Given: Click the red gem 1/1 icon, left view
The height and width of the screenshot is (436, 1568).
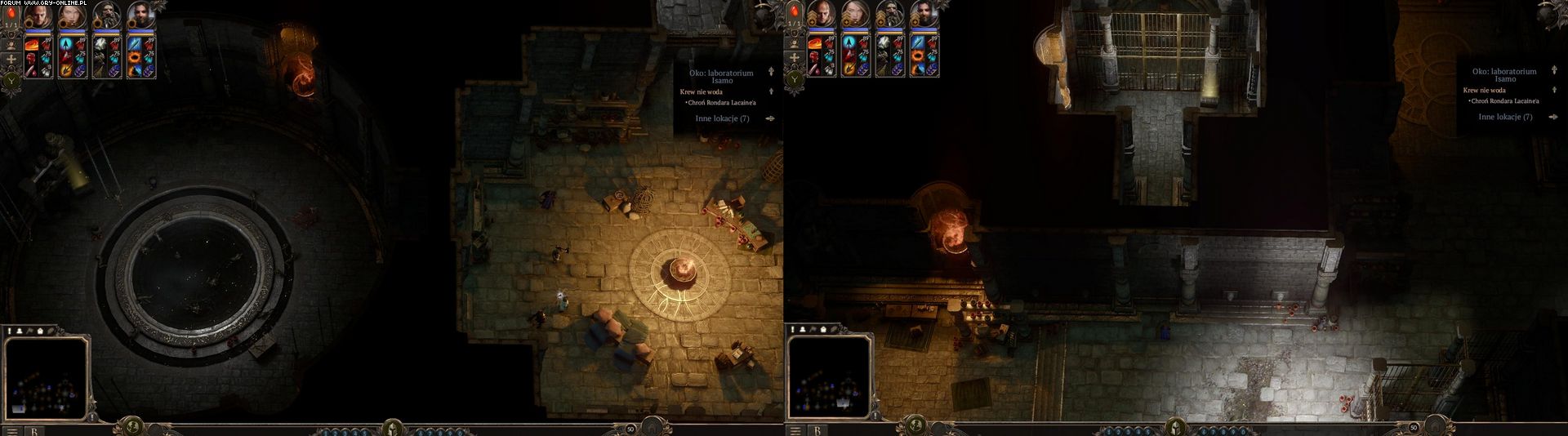Looking at the screenshot, I should click(11, 11).
